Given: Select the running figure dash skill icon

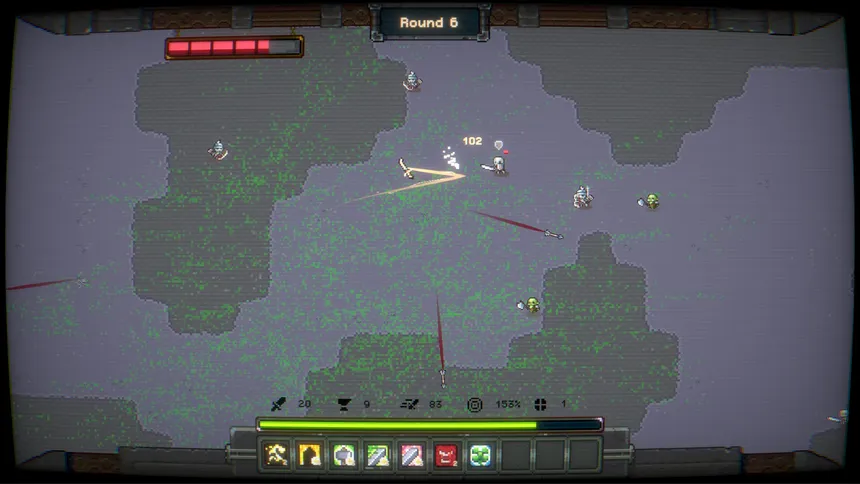Looking at the screenshot, I should click(276, 456).
